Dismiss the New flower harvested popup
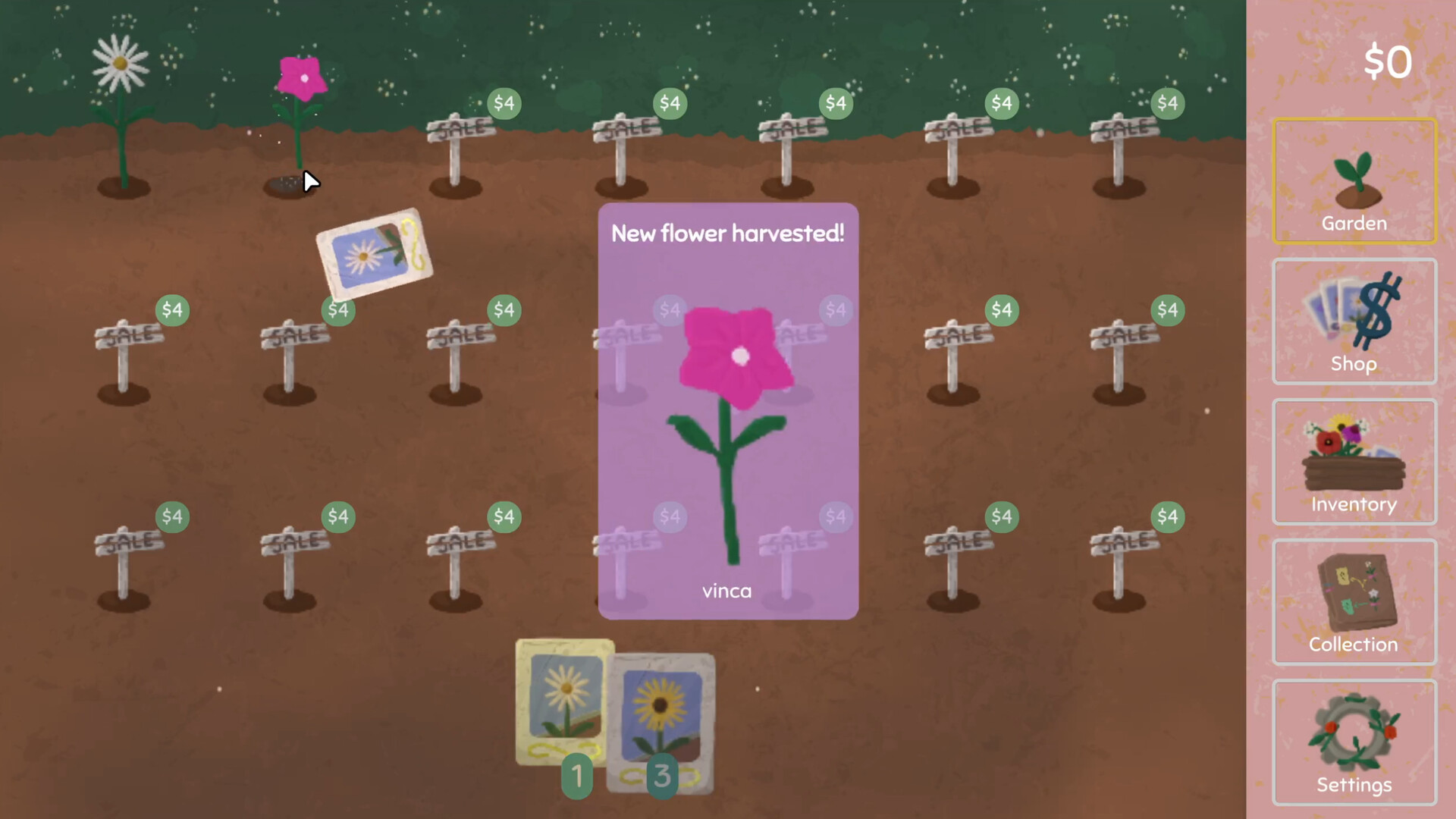This screenshot has width=1456, height=819. click(x=727, y=233)
